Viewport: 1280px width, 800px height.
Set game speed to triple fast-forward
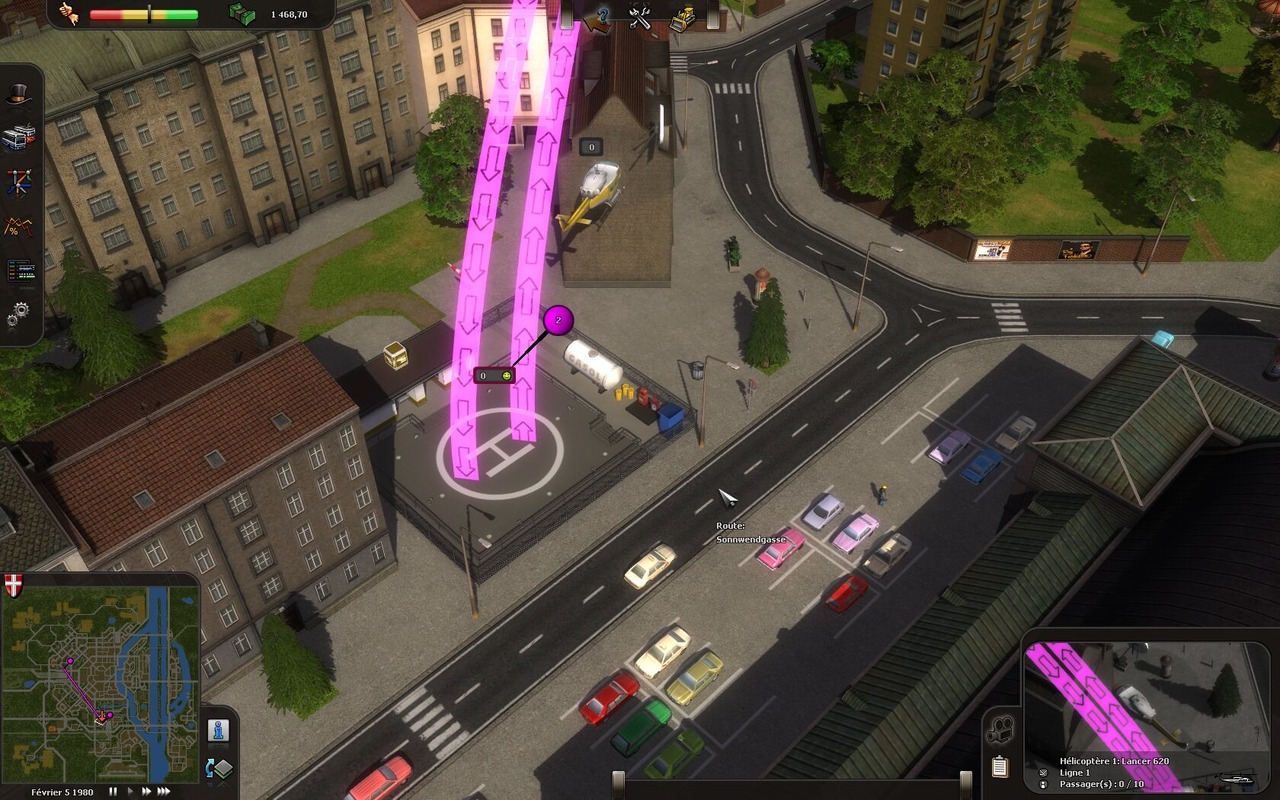[x=166, y=791]
